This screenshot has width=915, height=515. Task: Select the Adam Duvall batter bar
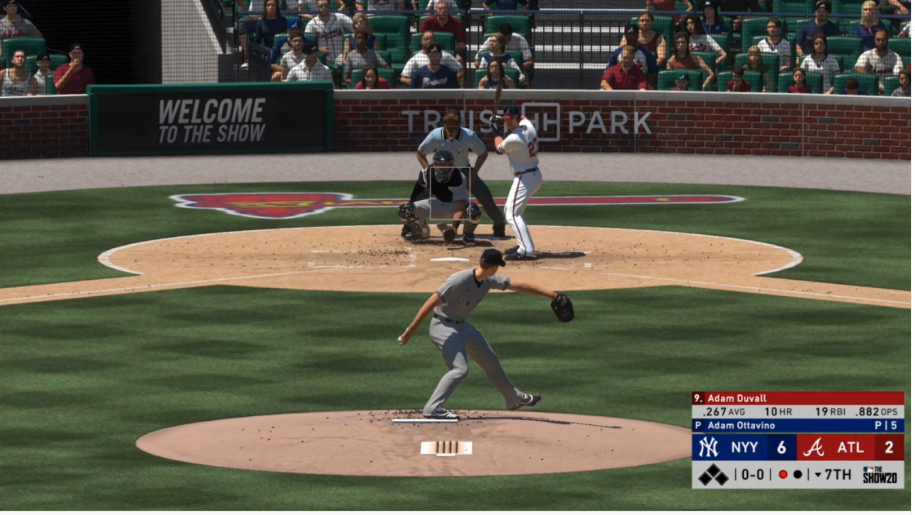(x=797, y=398)
